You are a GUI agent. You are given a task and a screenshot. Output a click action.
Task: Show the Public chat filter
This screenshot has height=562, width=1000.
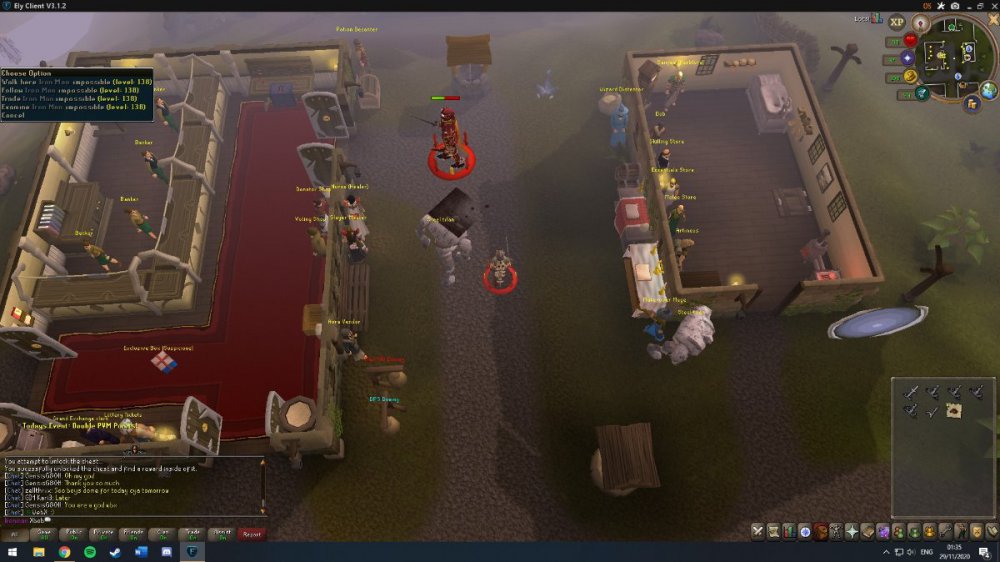(x=73, y=534)
